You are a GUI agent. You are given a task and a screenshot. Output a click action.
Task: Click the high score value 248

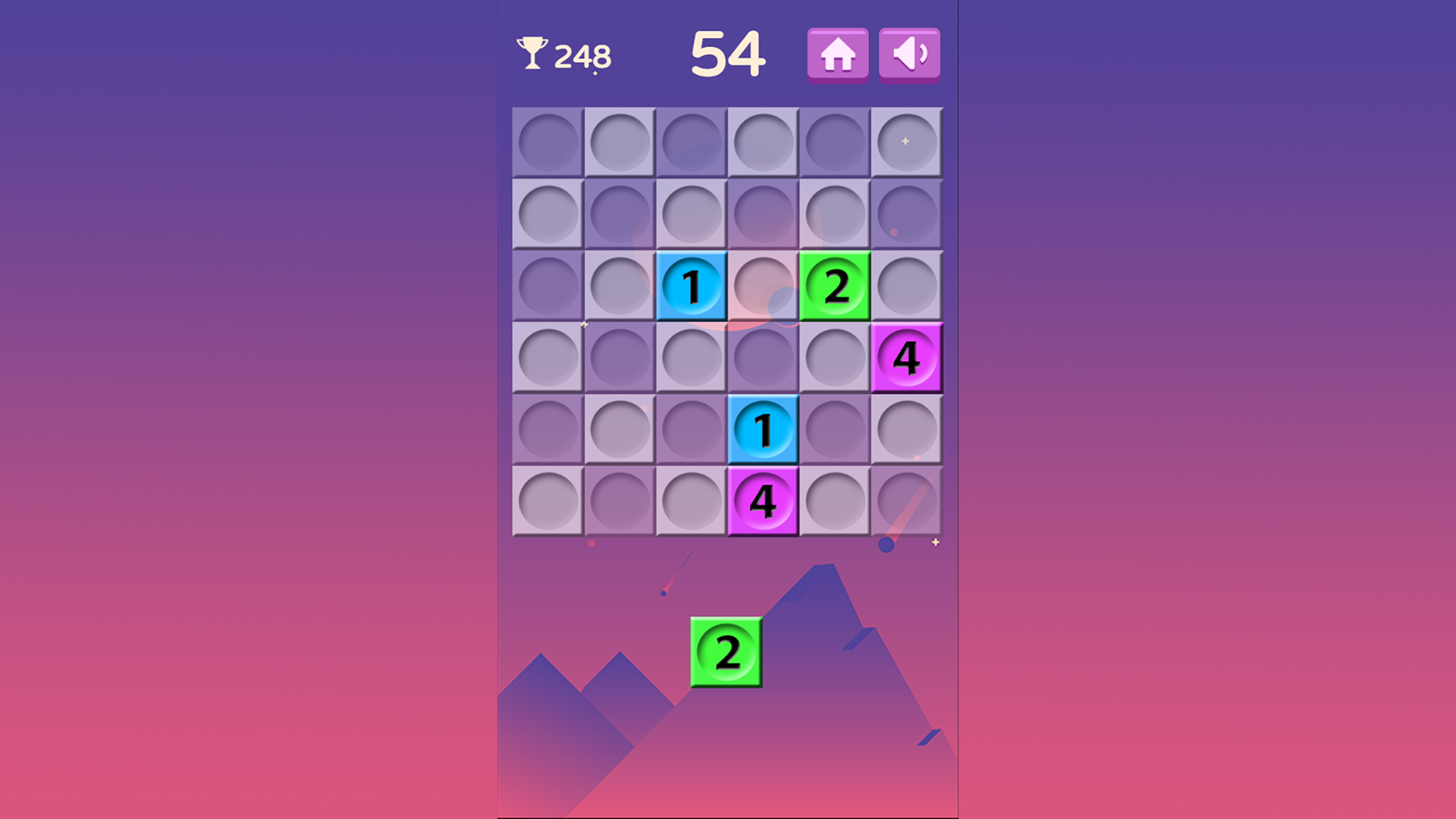pos(582,54)
